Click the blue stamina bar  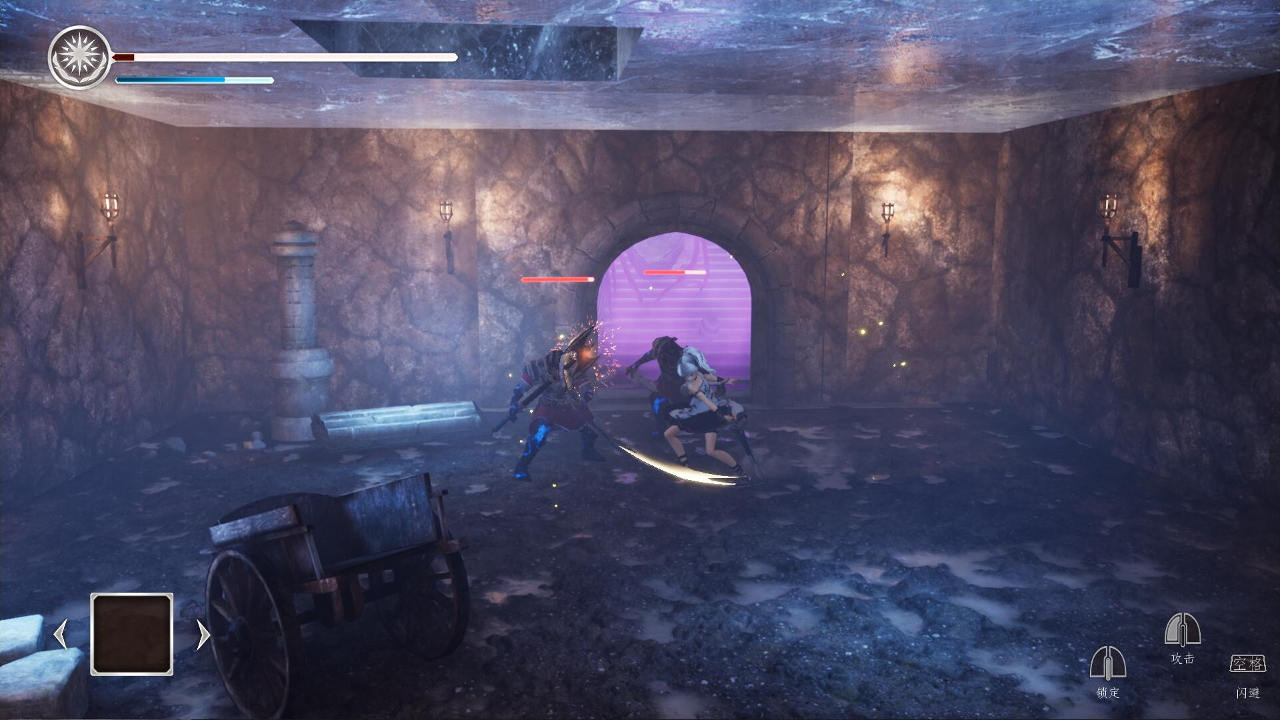pyautogui.click(x=195, y=79)
